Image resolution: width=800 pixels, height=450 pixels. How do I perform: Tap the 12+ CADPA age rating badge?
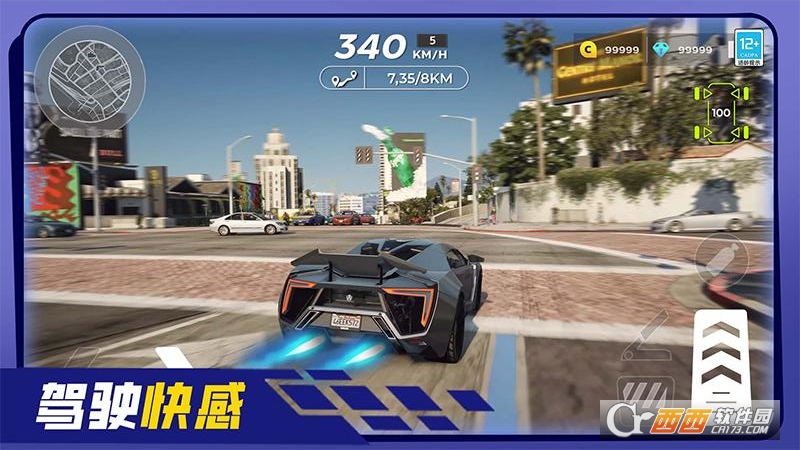(748, 48)
